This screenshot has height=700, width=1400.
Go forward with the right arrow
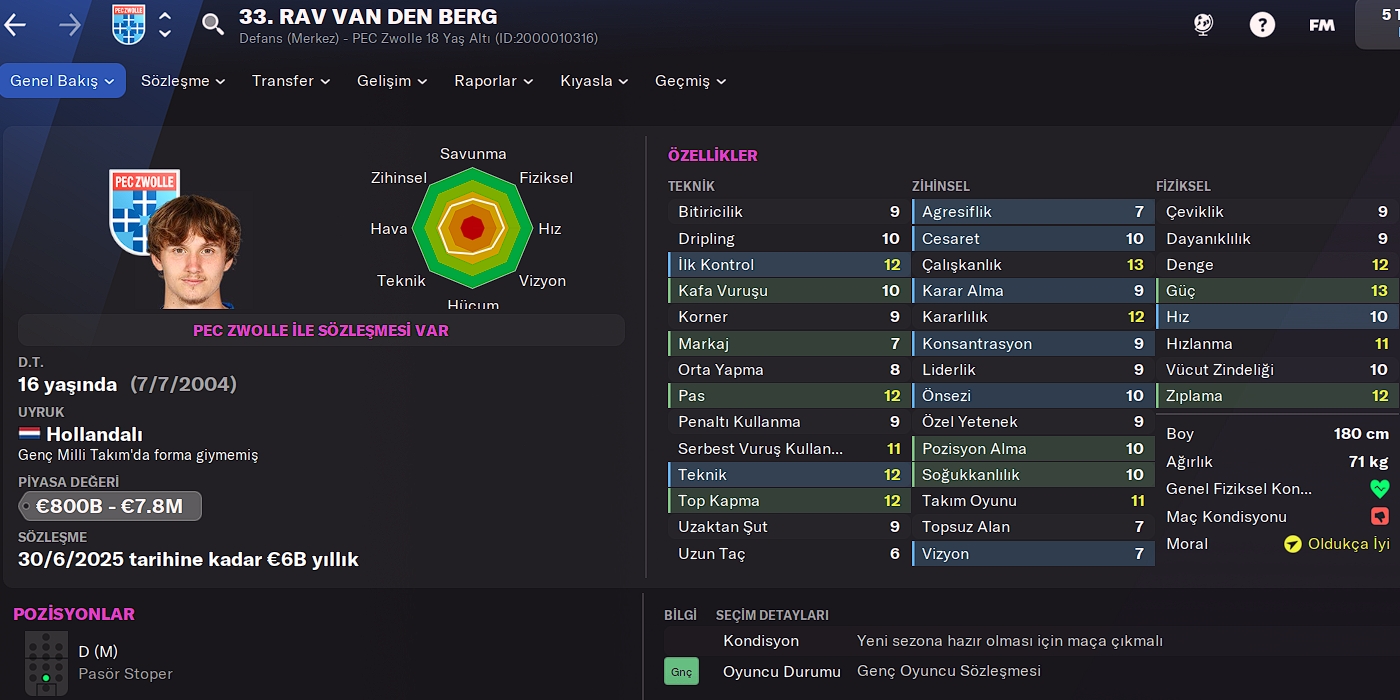(70, 25)
